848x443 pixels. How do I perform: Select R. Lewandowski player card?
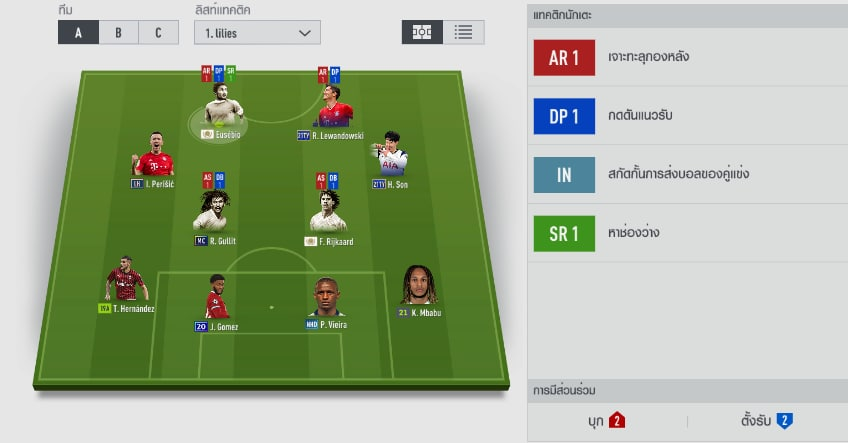click(x=331, y=108)
